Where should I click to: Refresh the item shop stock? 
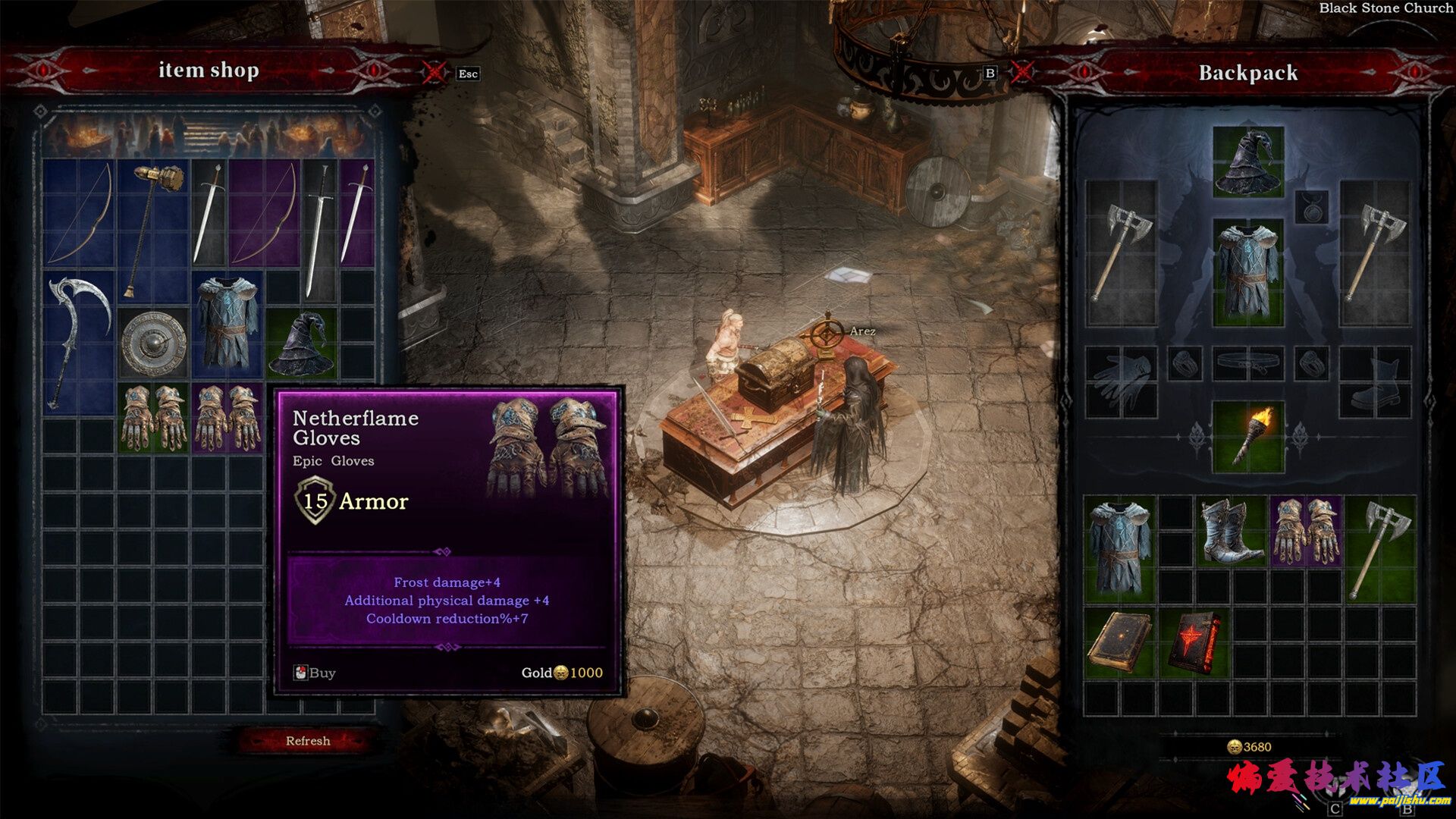point(307,741)
